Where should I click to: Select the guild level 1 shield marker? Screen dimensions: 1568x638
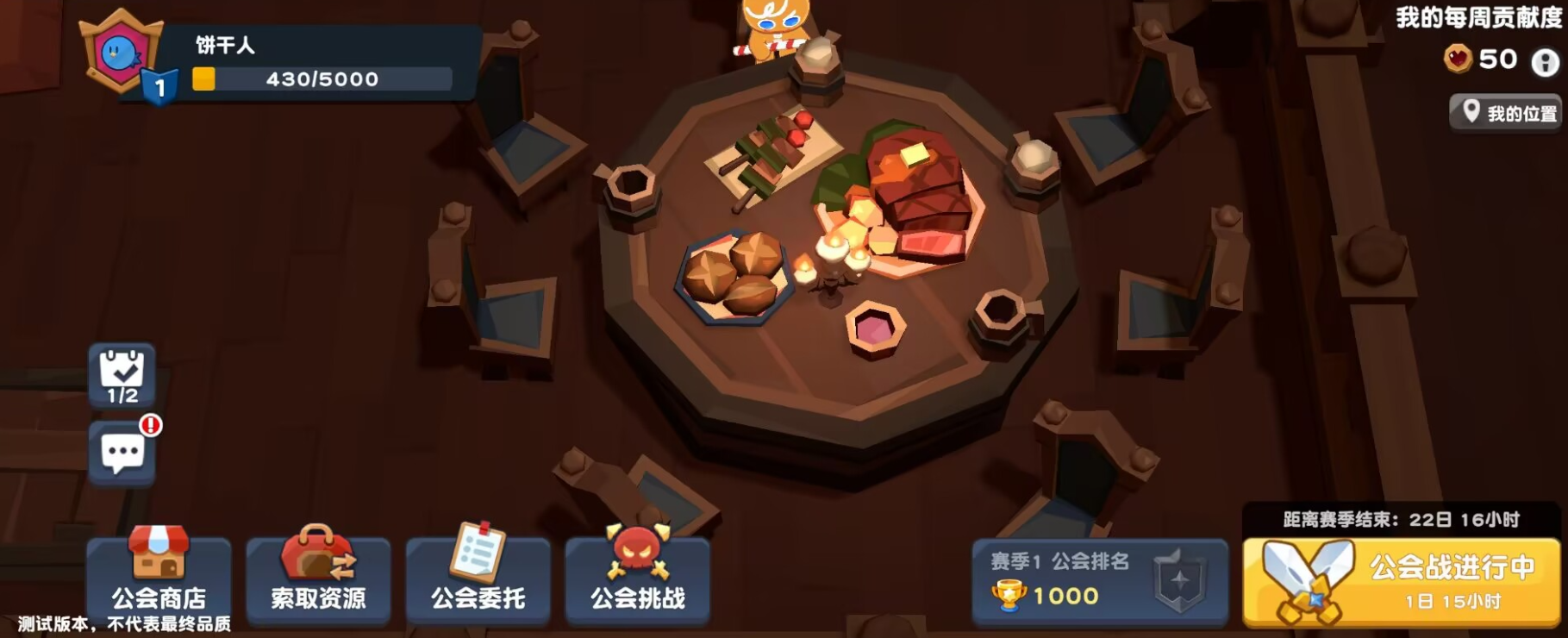click(159, 85)
